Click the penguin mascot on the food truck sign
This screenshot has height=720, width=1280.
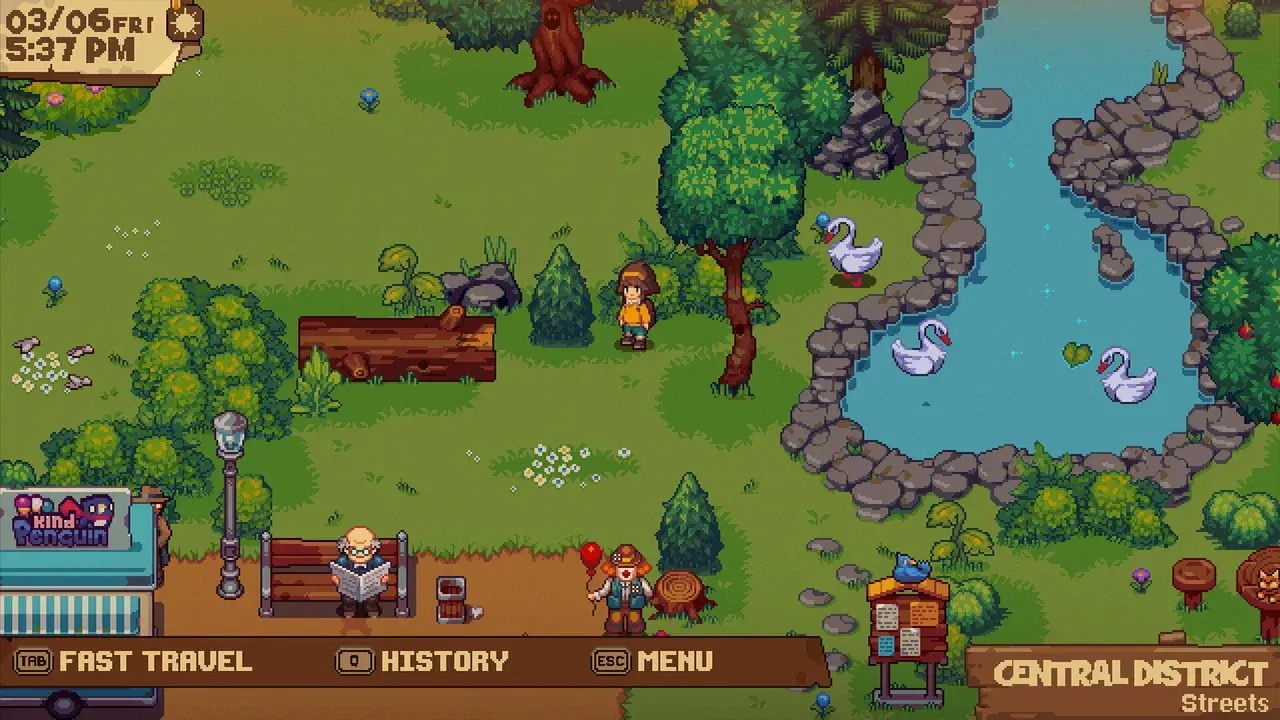97,510
